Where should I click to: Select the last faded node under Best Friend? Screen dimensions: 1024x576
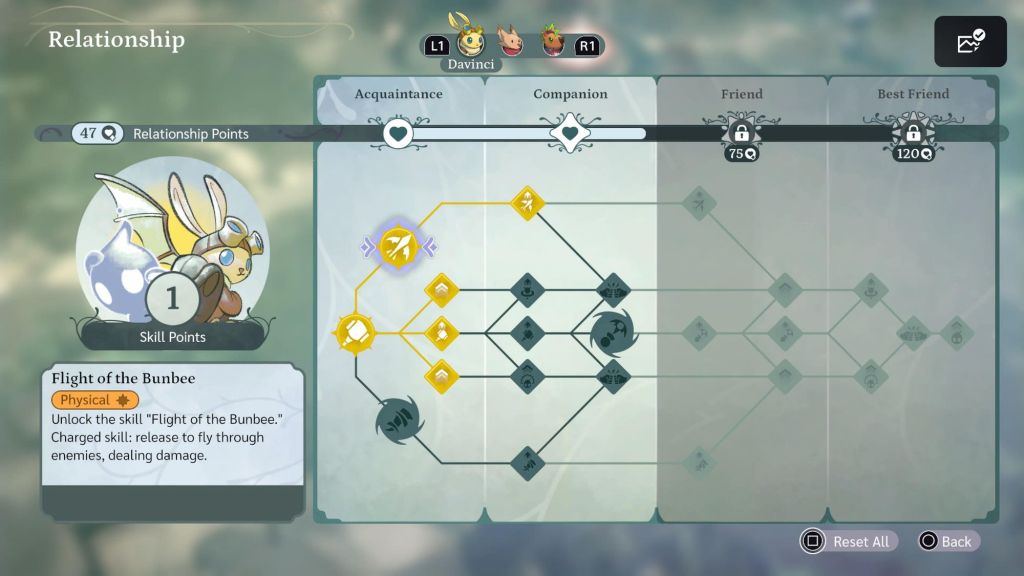[957, 332]
